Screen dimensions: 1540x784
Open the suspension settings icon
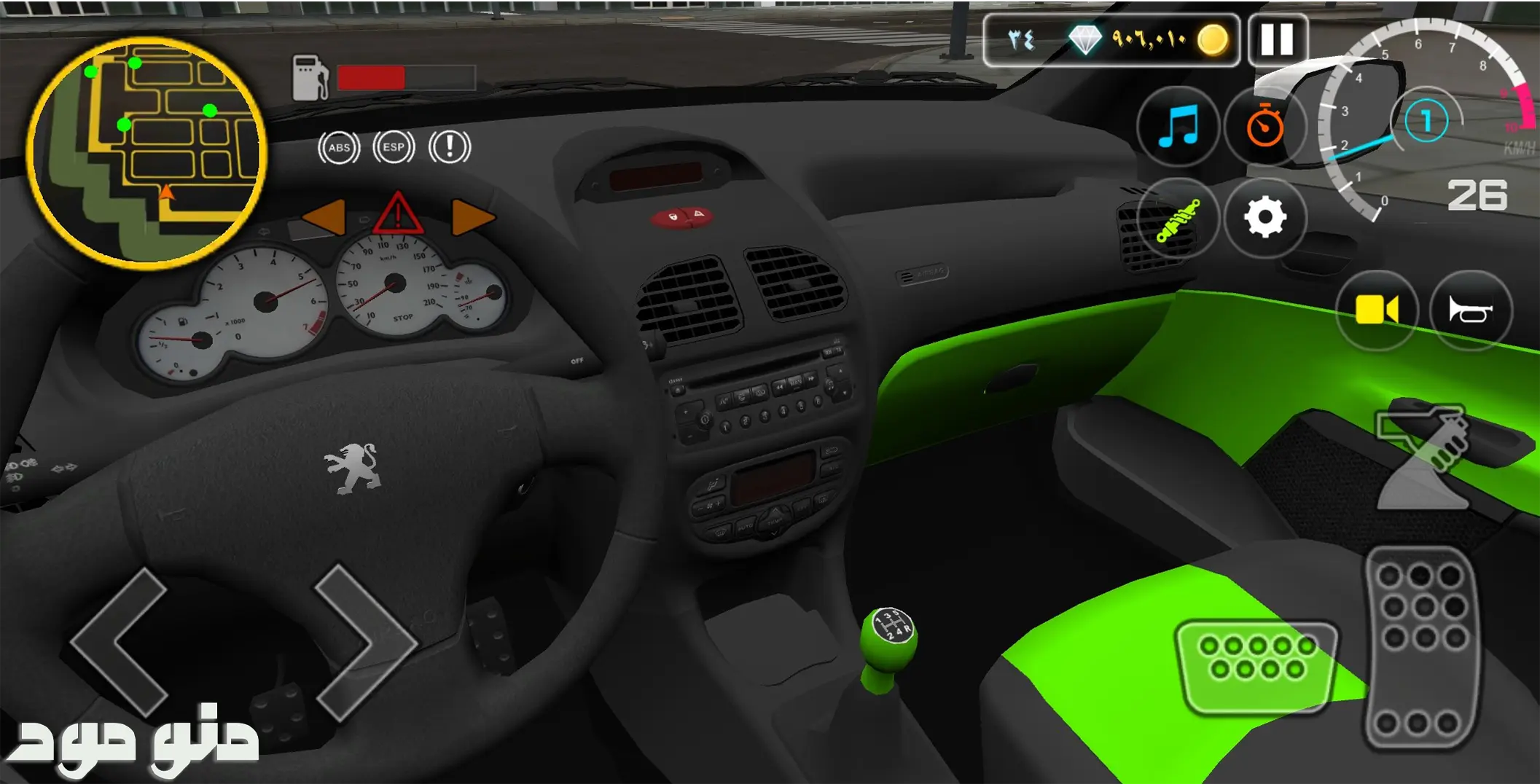point(1177,219)
